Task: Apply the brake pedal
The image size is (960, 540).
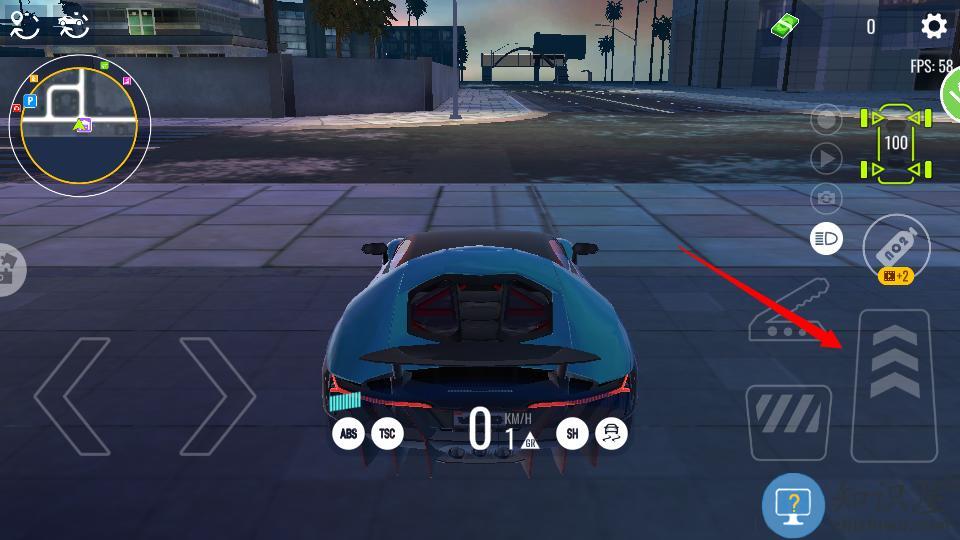Action: 789,423
